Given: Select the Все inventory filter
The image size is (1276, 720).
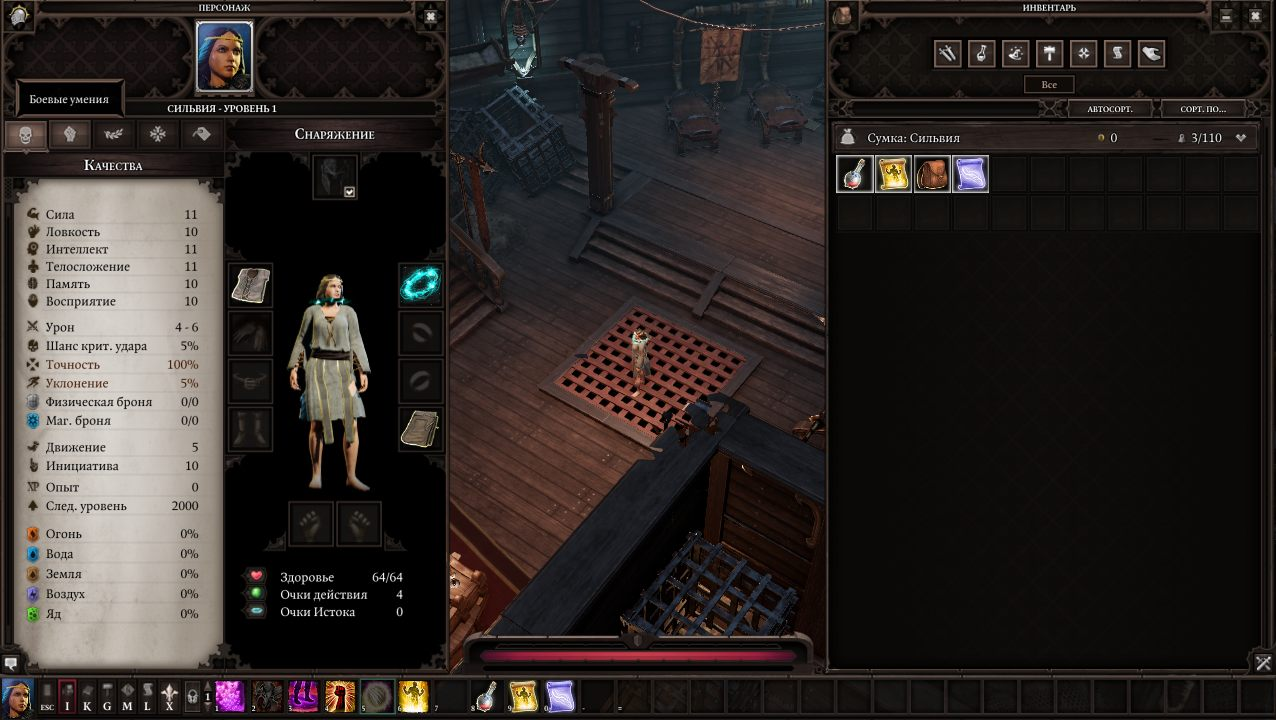Looking at the screenshot, I should tap(1049, 85).
